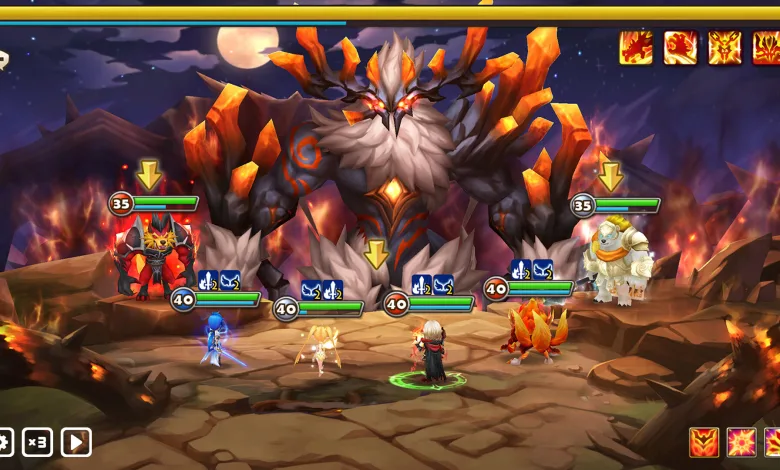Toggle the x3 battle speed

tap(38, 441)
